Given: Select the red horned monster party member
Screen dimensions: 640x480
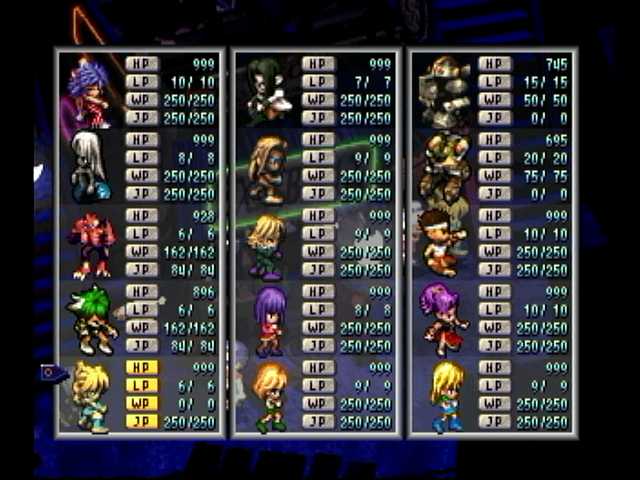Looking at the screenshot, I should tap(91, 245).
